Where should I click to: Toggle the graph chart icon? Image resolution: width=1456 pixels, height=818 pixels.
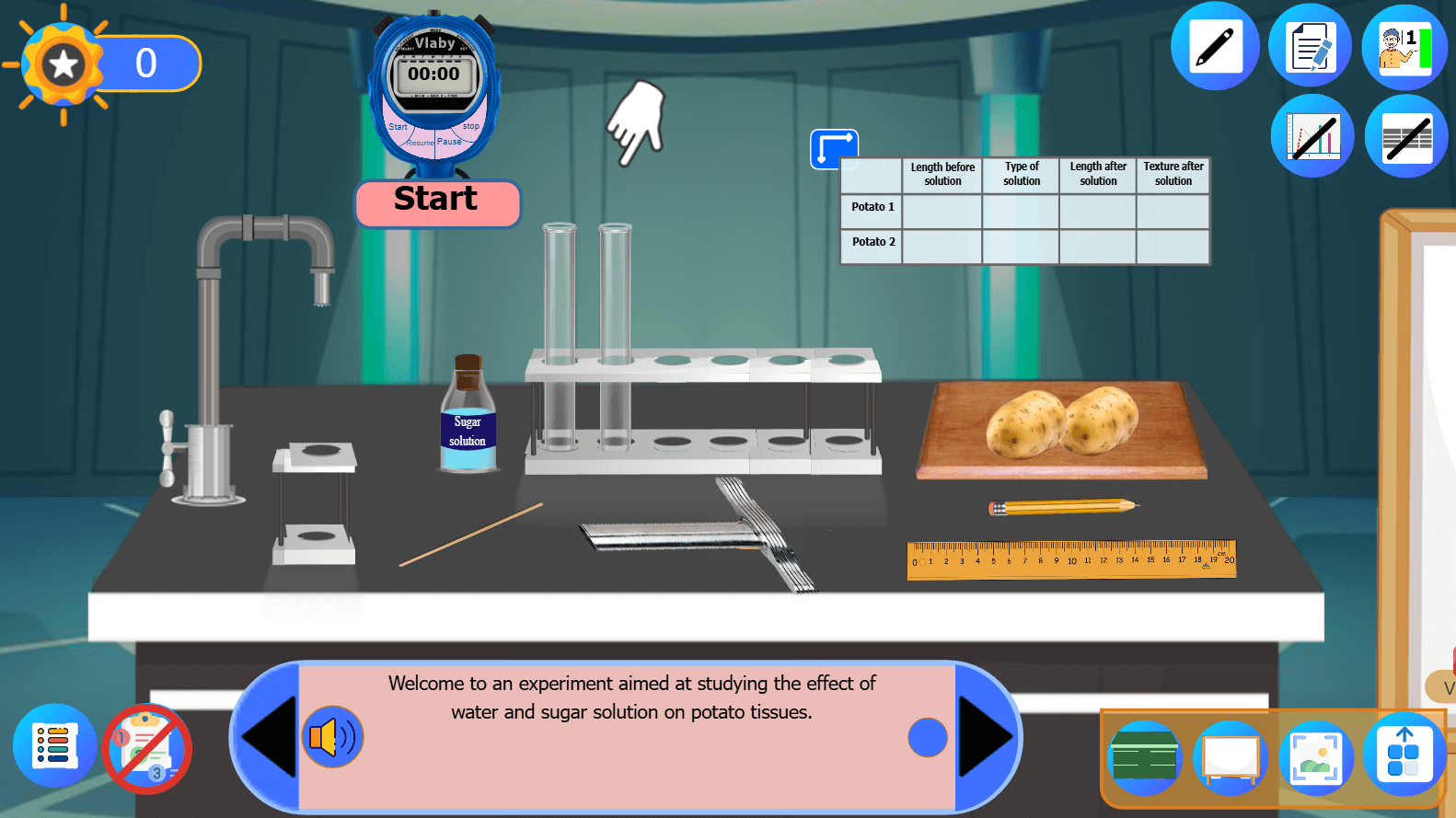1312,137
